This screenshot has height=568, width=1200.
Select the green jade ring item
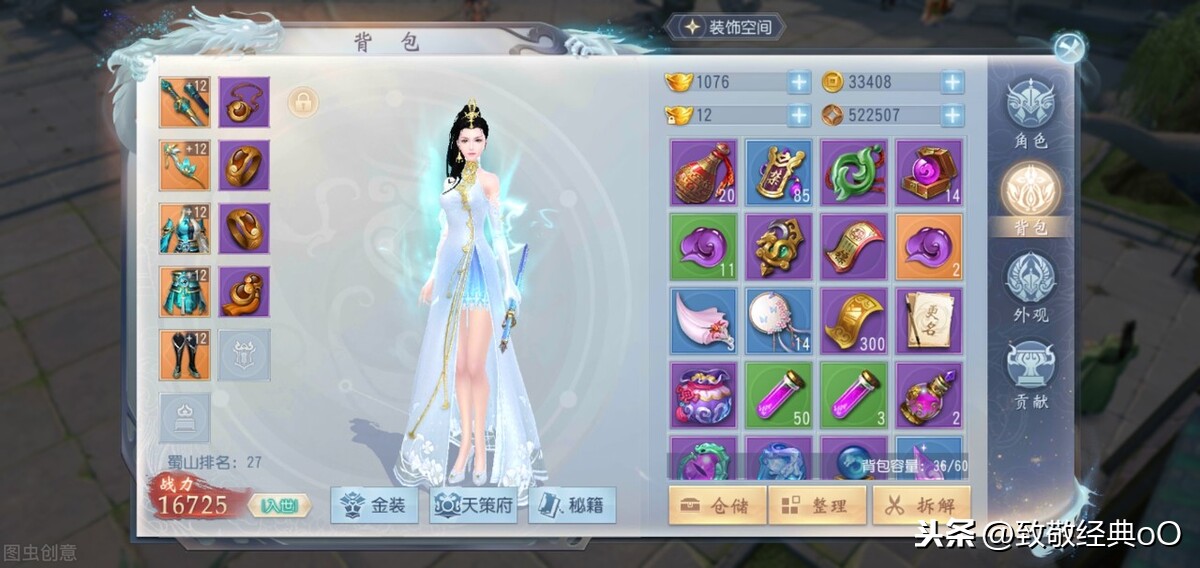coord(854,172)
